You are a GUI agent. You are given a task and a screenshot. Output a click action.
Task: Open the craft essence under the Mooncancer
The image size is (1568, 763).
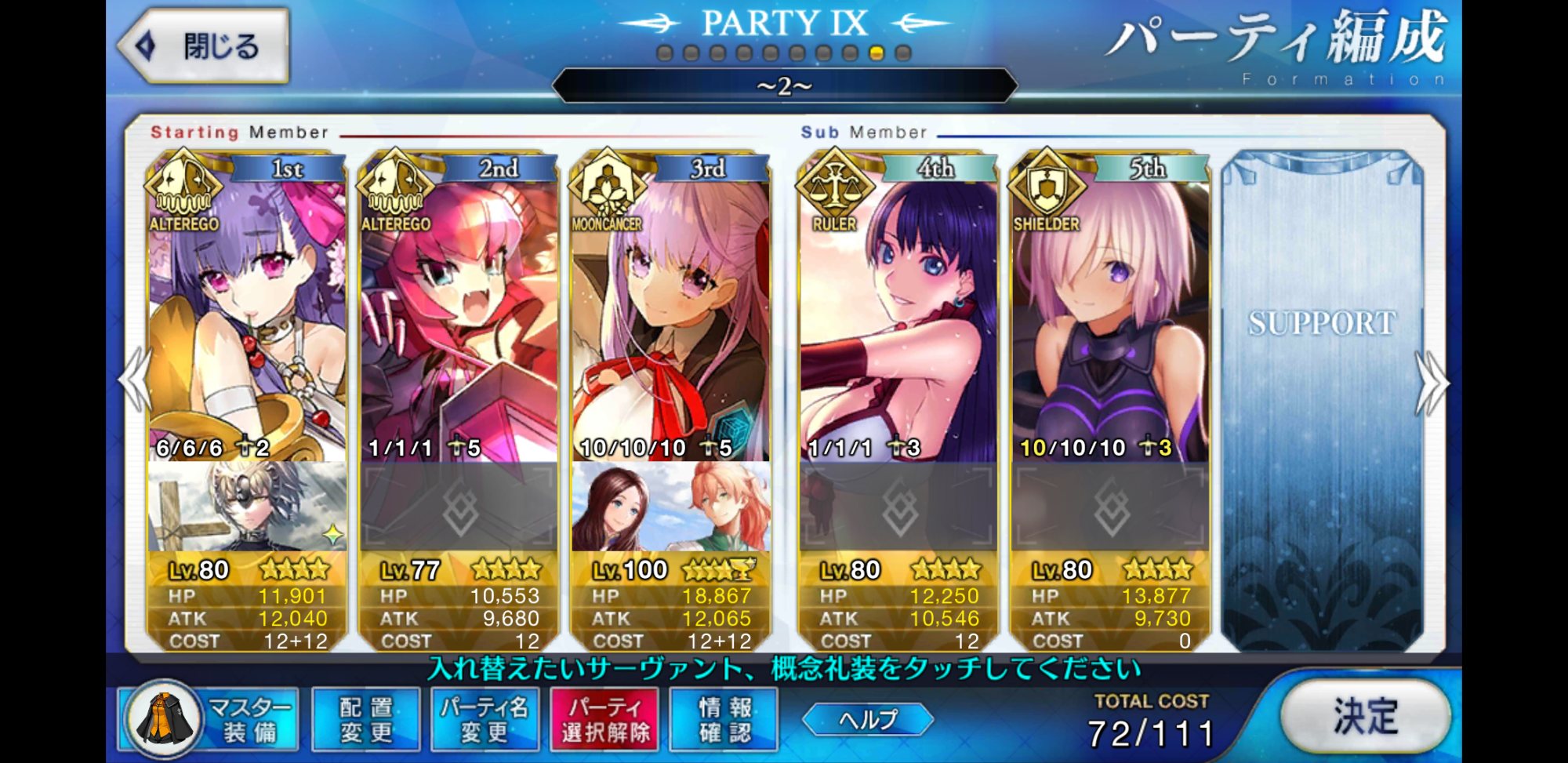(x=670, y=507)
